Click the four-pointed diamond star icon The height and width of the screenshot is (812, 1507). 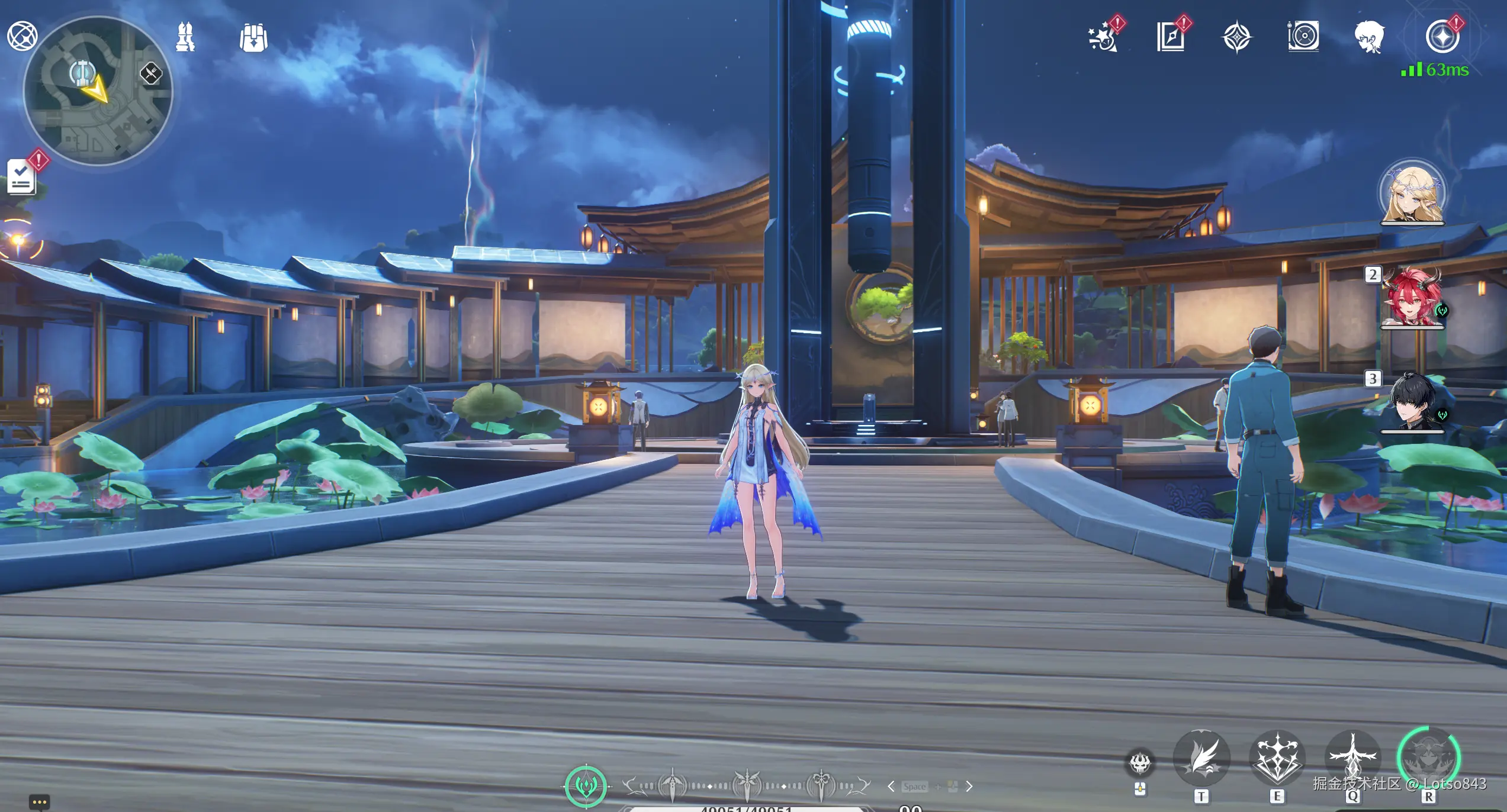pos(1236,37)
